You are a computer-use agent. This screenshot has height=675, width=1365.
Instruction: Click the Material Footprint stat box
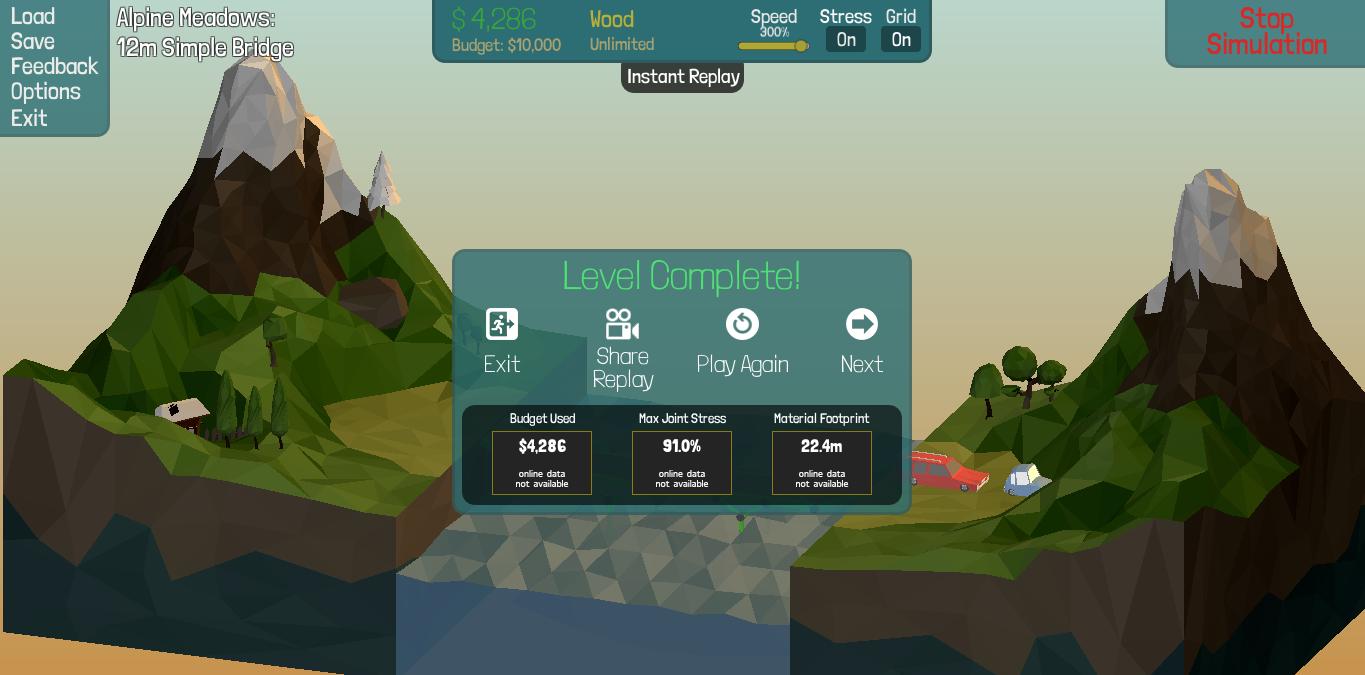point(822,462)
